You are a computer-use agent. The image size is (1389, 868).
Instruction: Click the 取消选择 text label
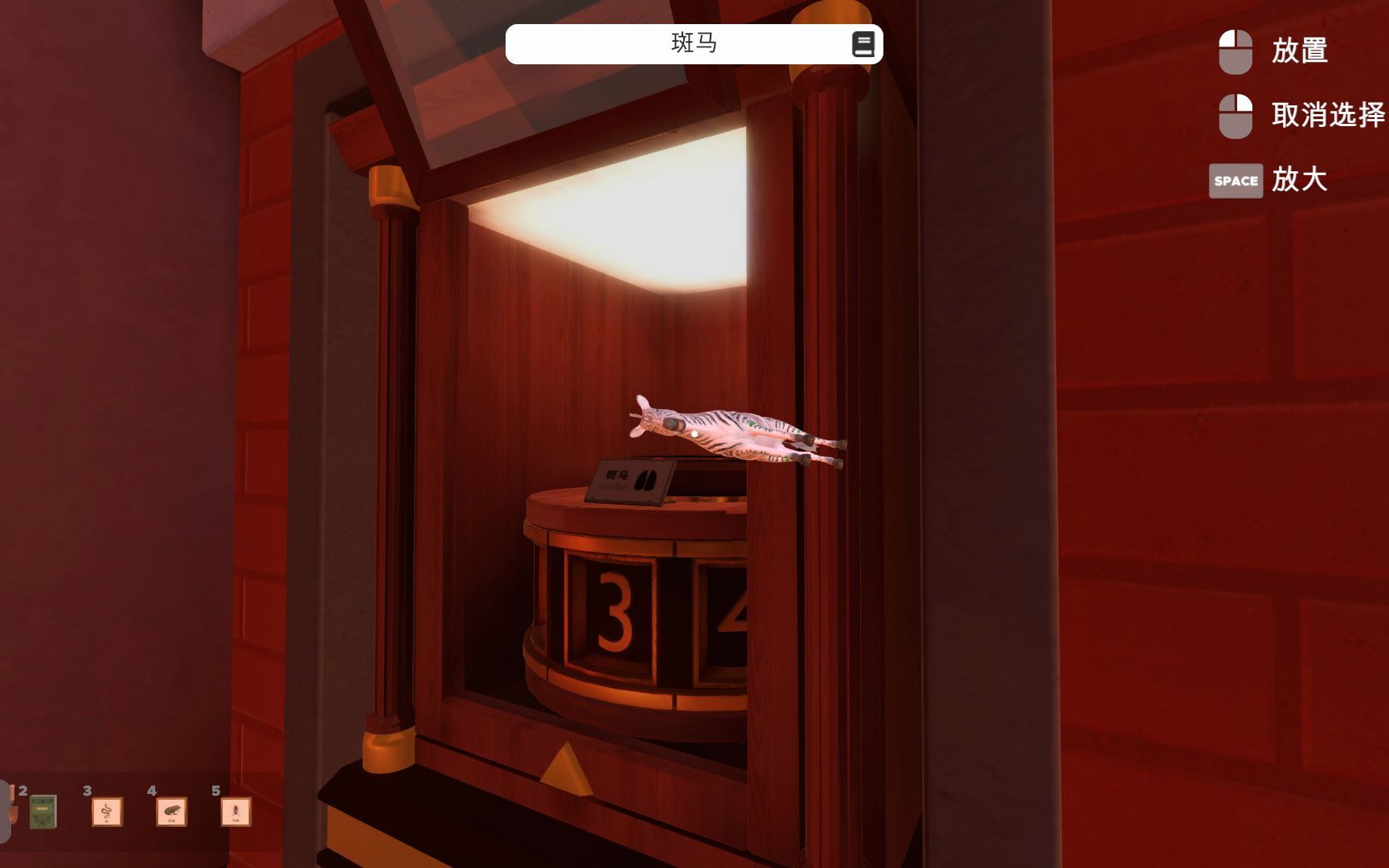[1326, 115]
